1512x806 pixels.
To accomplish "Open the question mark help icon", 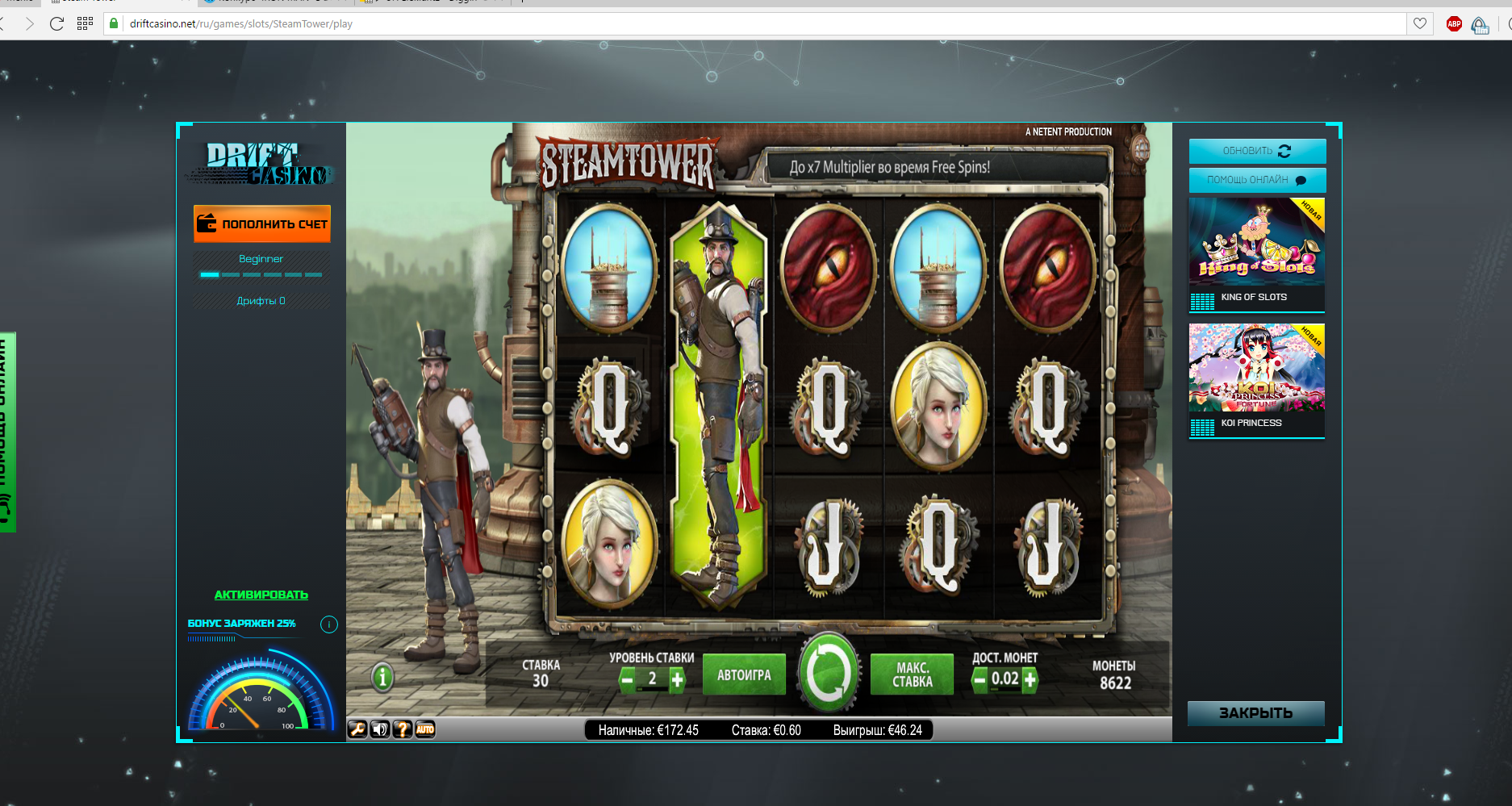I will (x=402, y=729).
